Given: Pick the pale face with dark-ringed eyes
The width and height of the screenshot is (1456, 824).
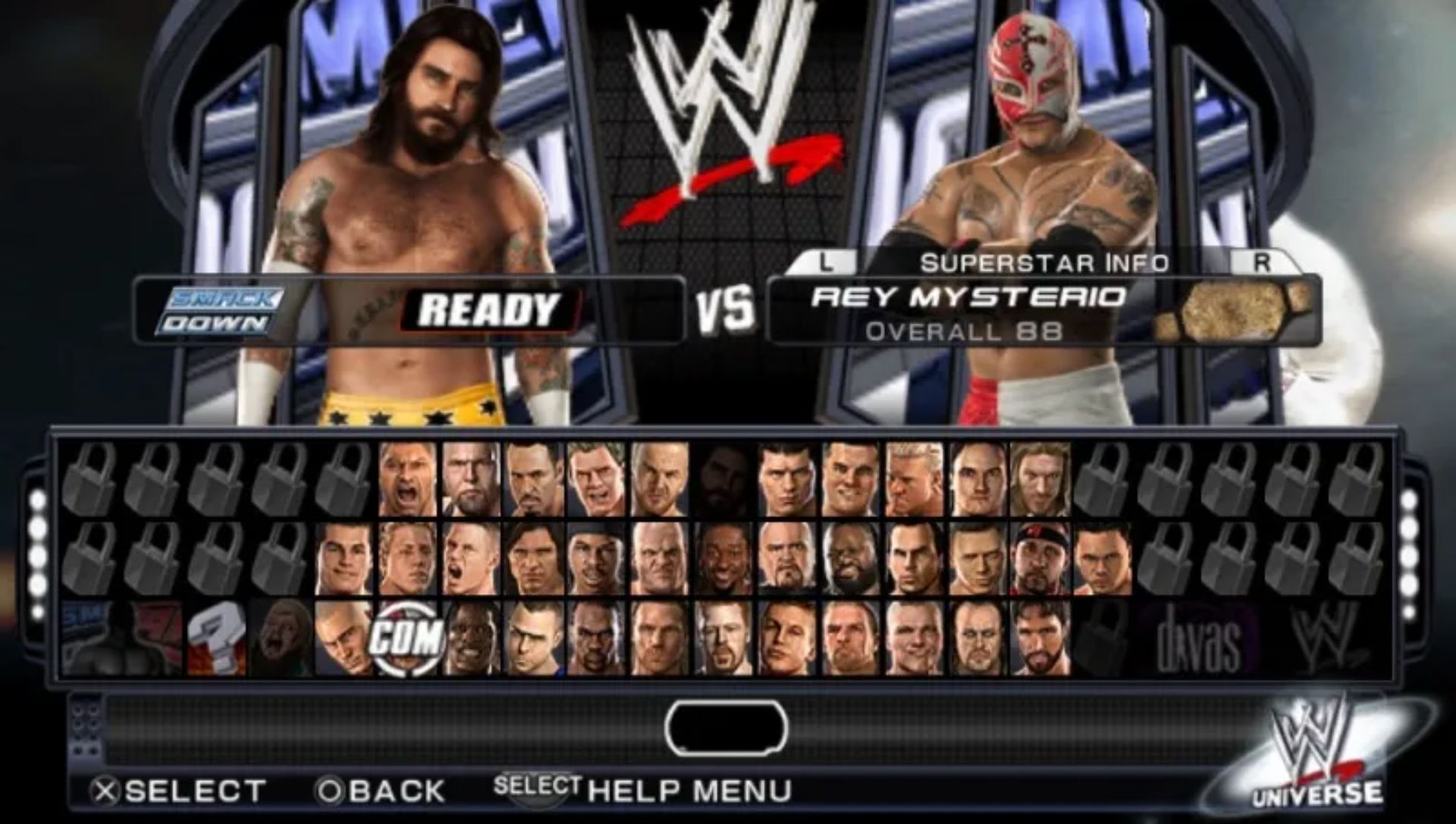Looking at the screenshot, I should click(x=977, y=638).
